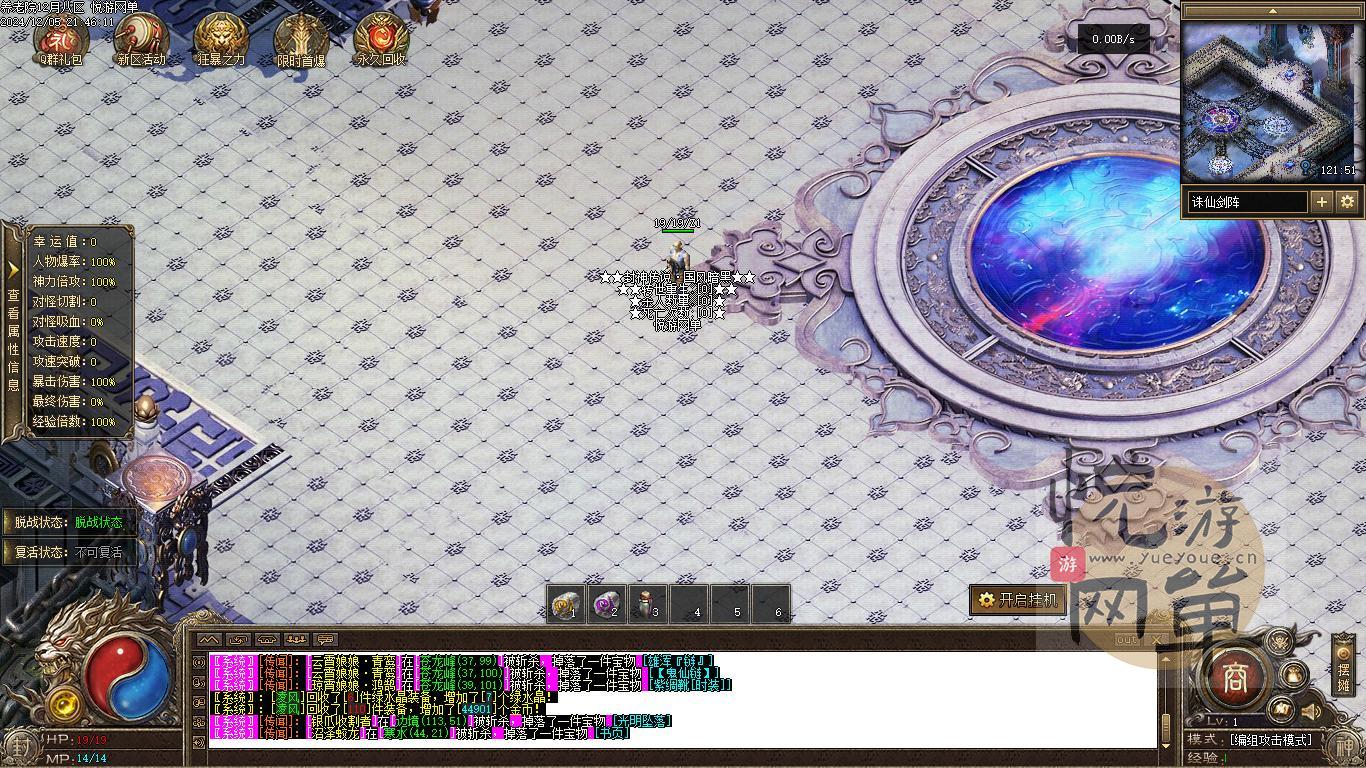The height and width of the screenshot is (768, 1366).
Task: Activate the 狂暴之力 lion icon
Action: pyautogui.click(x=221, y=38)
